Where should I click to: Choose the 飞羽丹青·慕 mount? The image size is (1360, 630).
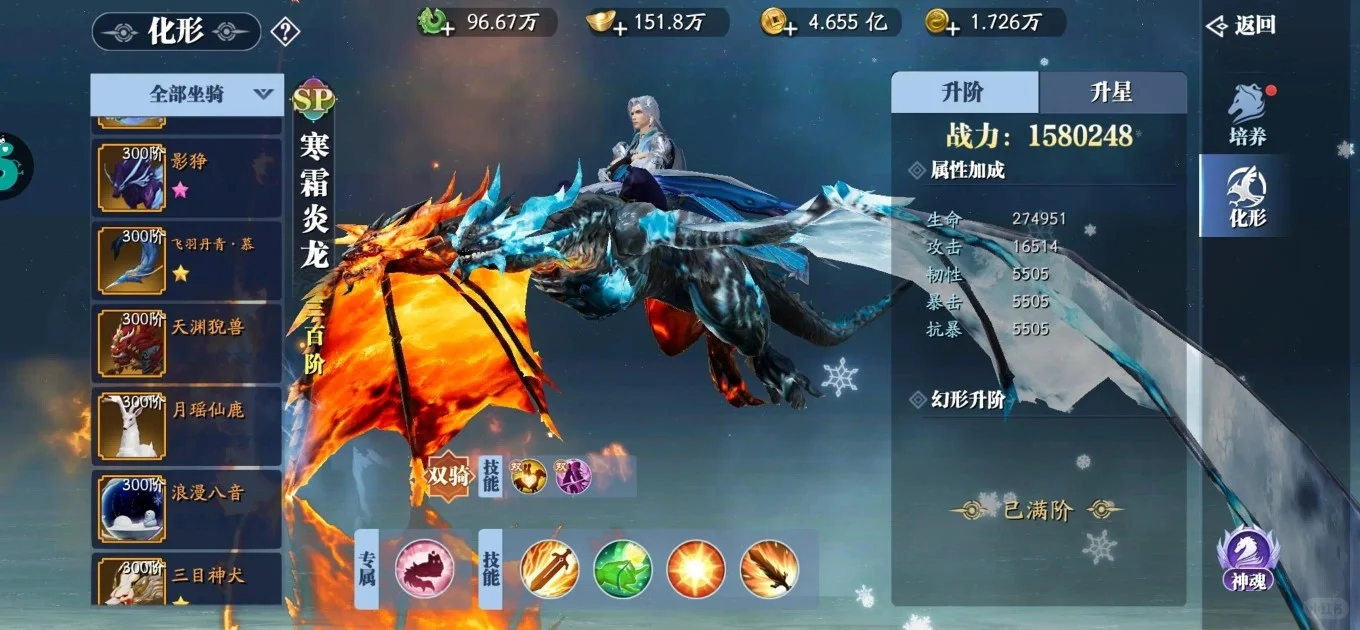tap(187, 260)
